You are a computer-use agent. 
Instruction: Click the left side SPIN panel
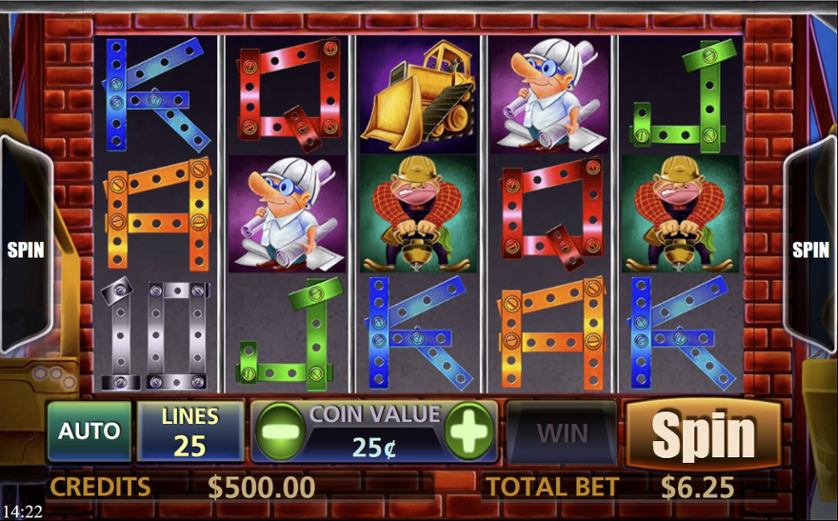(25, 250)
